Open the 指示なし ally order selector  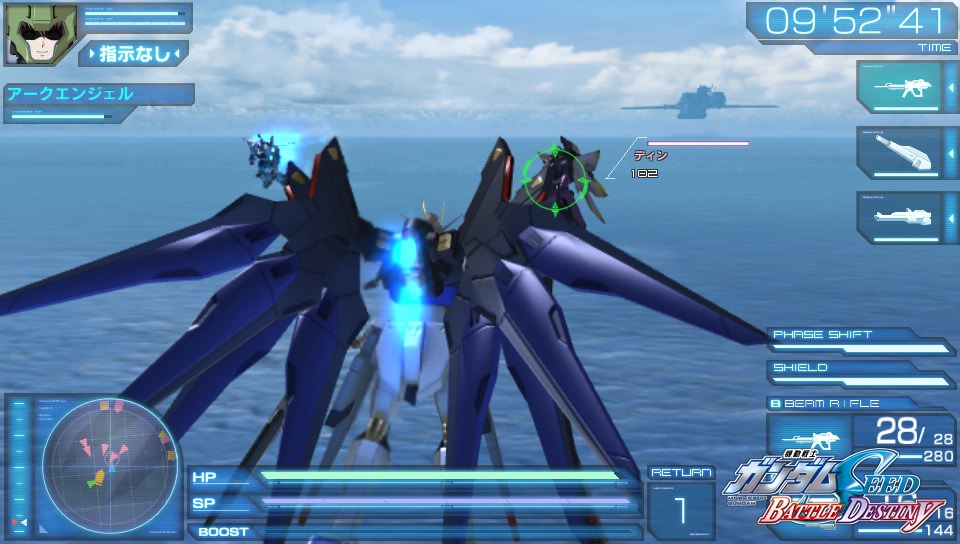tap(133, 53)
